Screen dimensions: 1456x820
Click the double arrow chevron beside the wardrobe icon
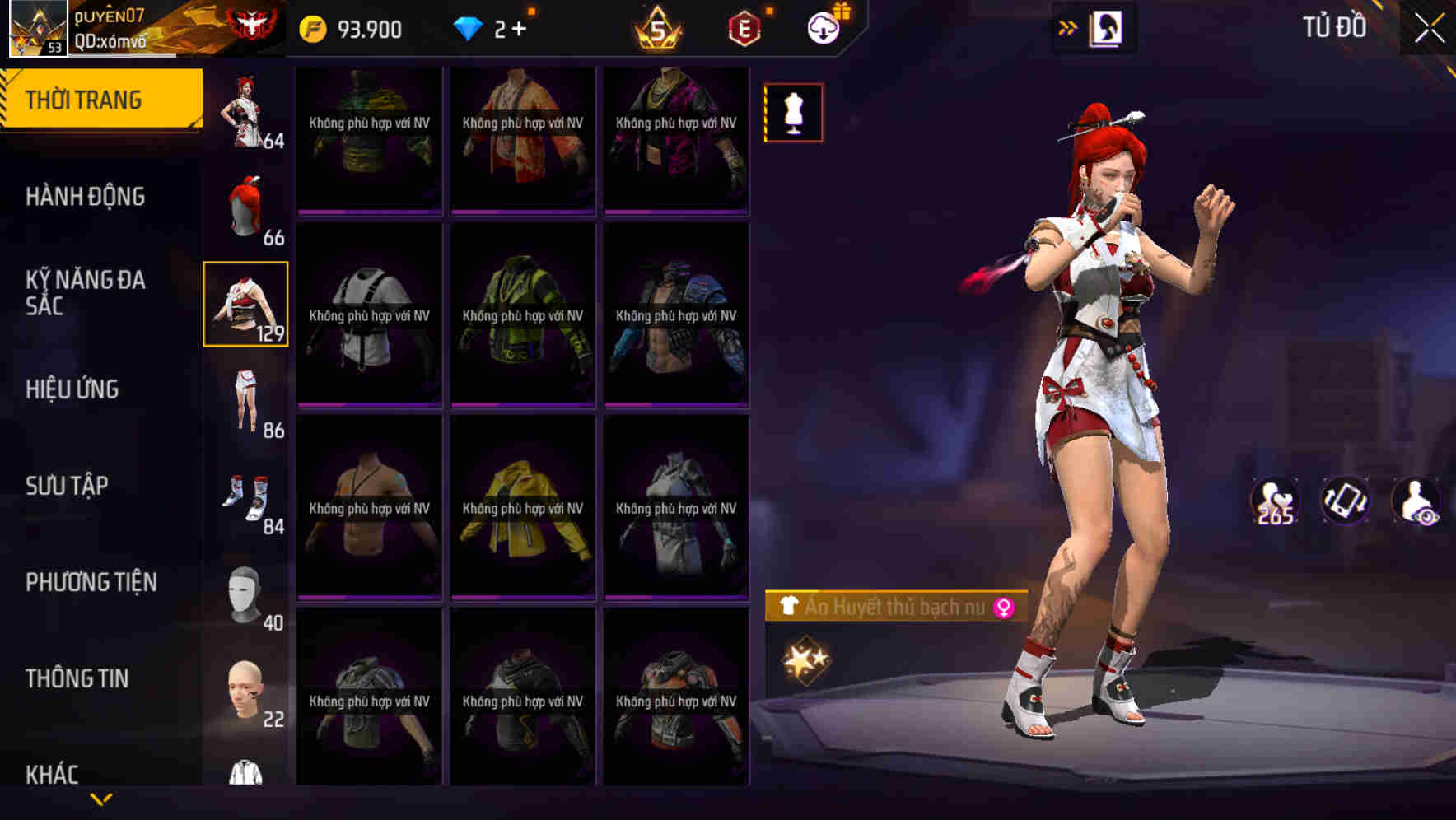(1067, 27)
